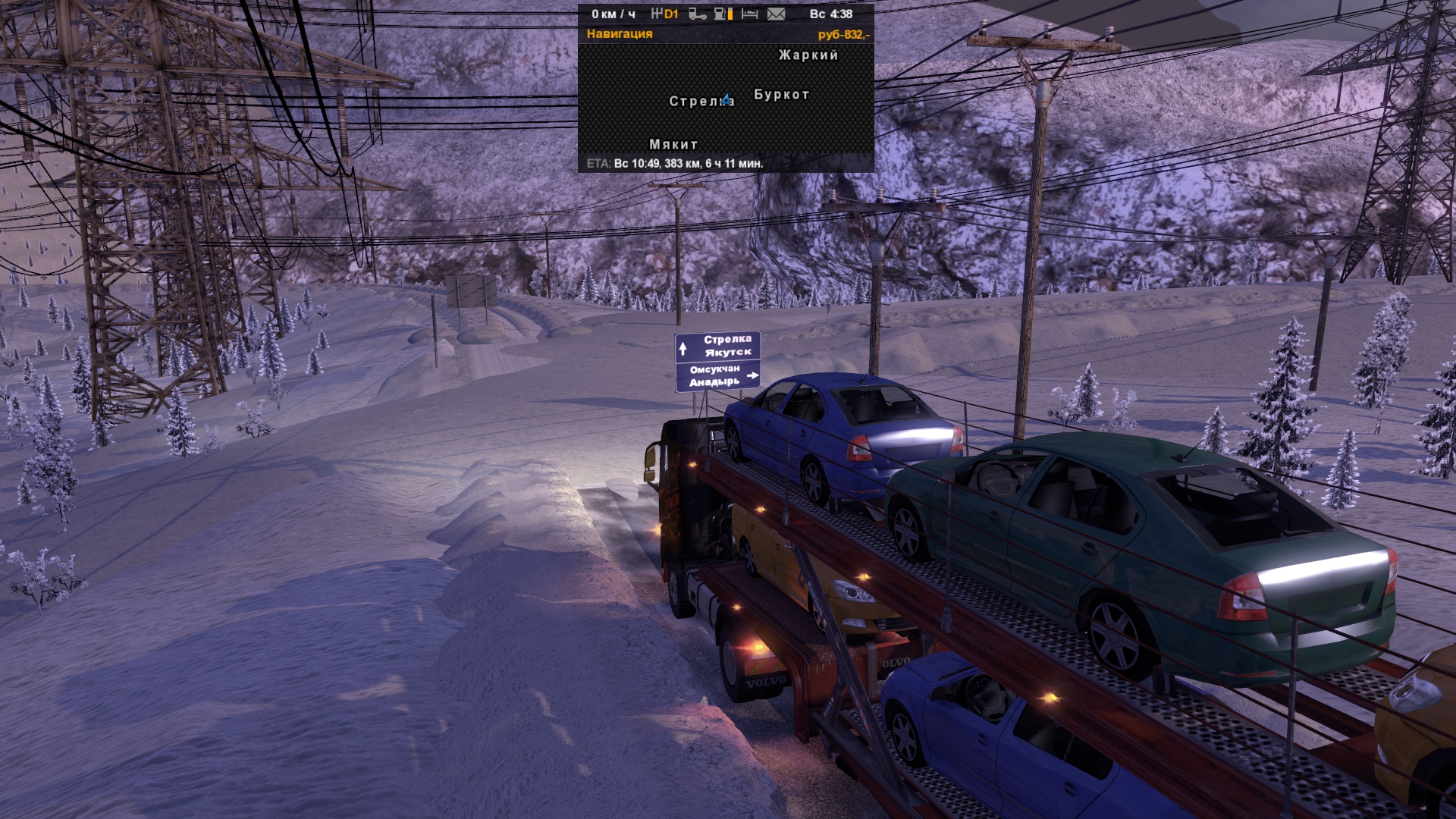
Task: Select the bed rest icon
Action: [x=749, y=14]
